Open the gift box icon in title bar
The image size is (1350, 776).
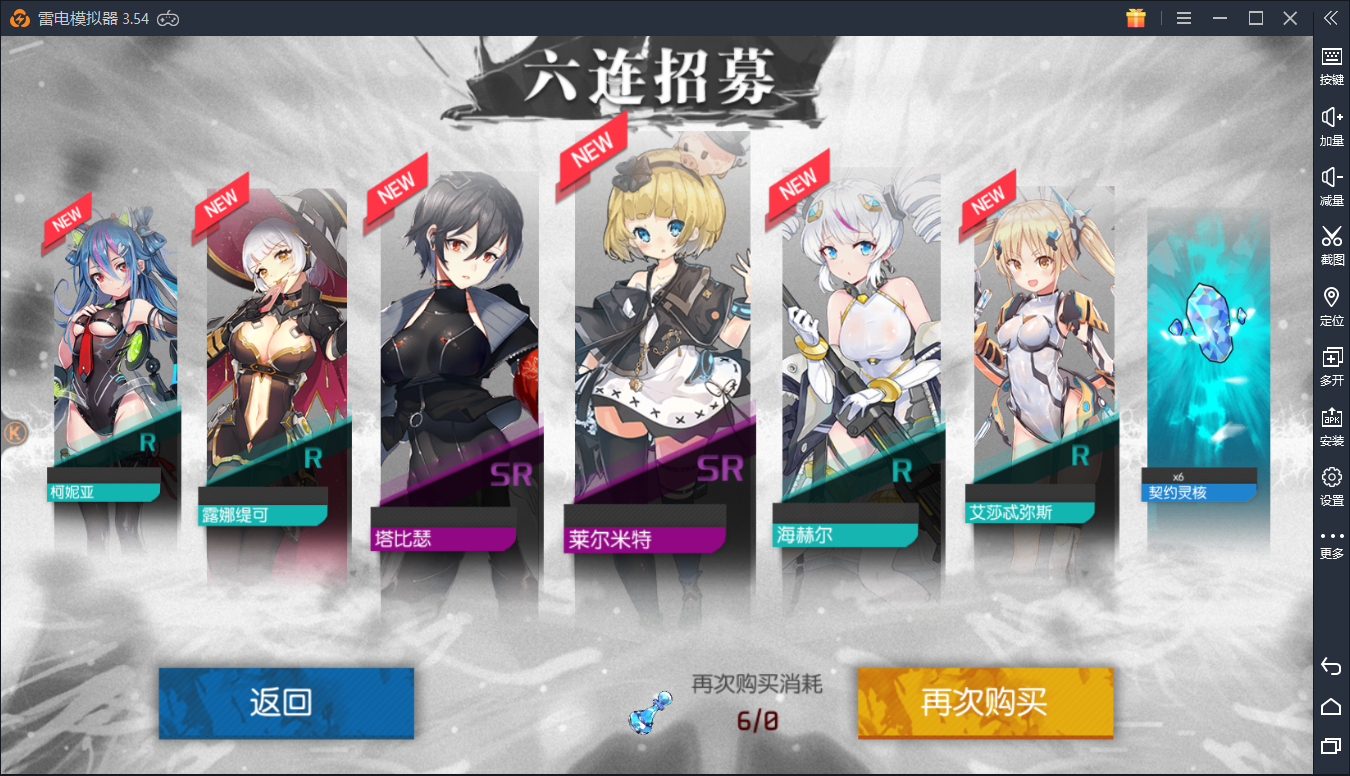(x=1135, y=18)
